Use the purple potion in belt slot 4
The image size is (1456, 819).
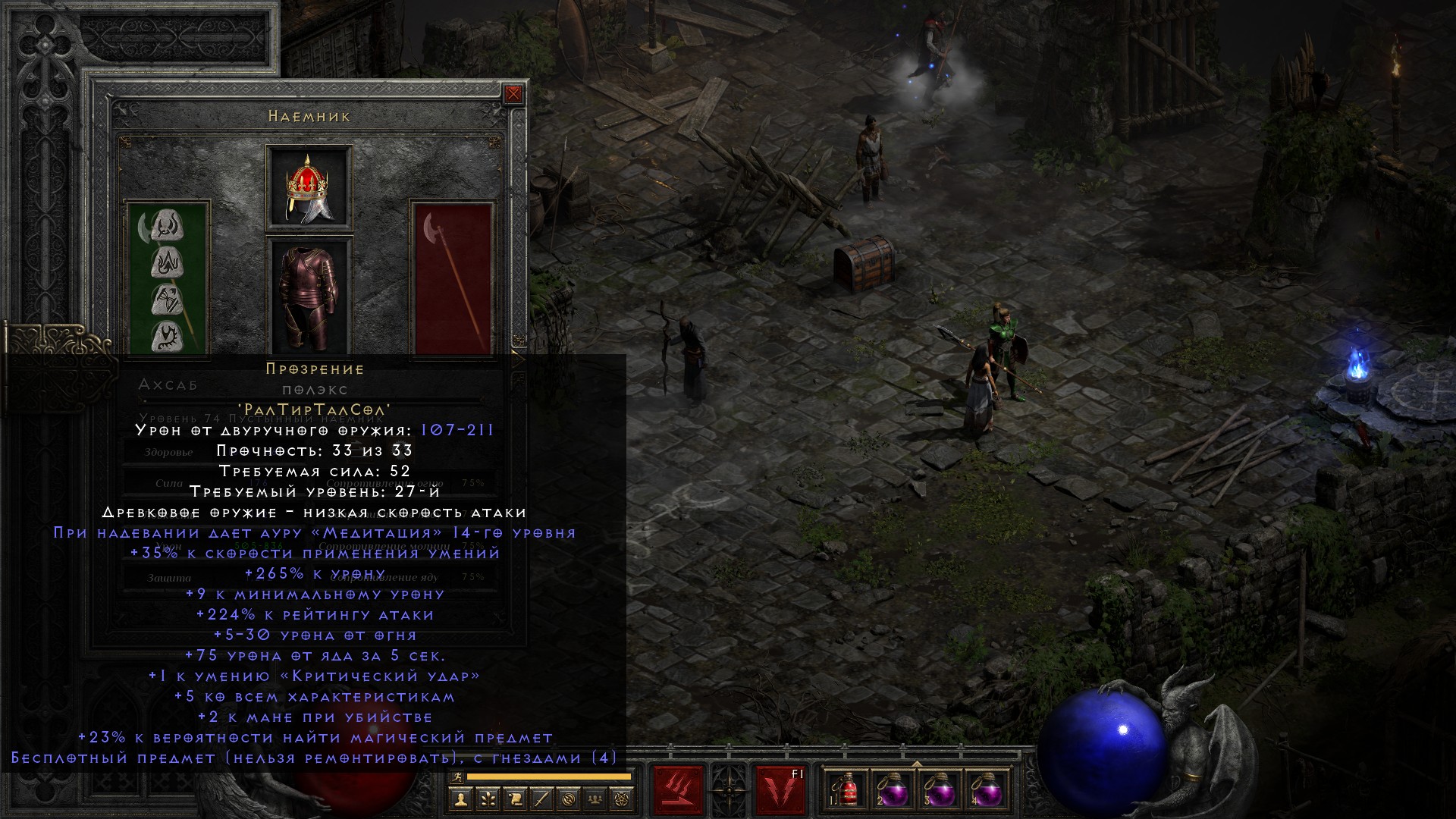pos(987,791)
